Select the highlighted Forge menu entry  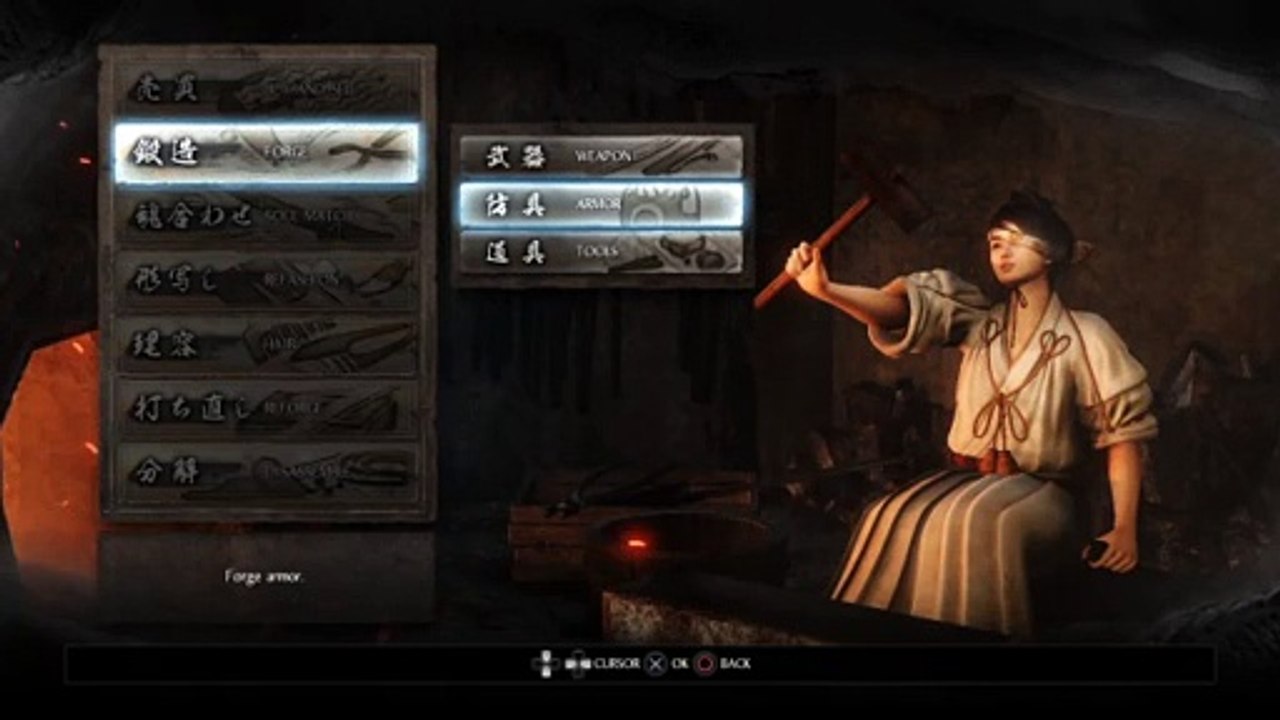point(267,153)
